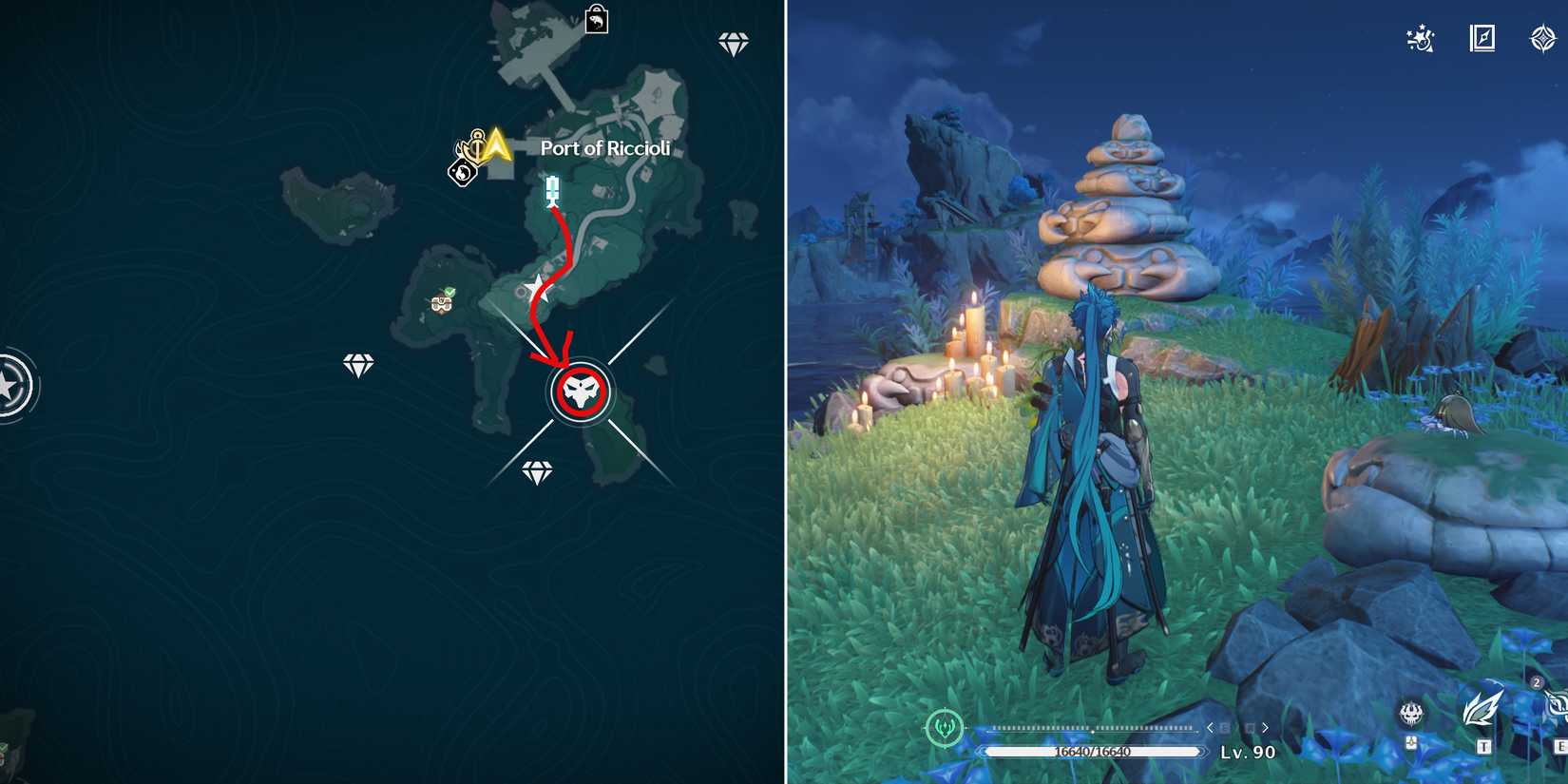This screenshot has height=784, width=1568.
Task: Select the opened chest icon with green checkmark
Action: click(442, 306)
